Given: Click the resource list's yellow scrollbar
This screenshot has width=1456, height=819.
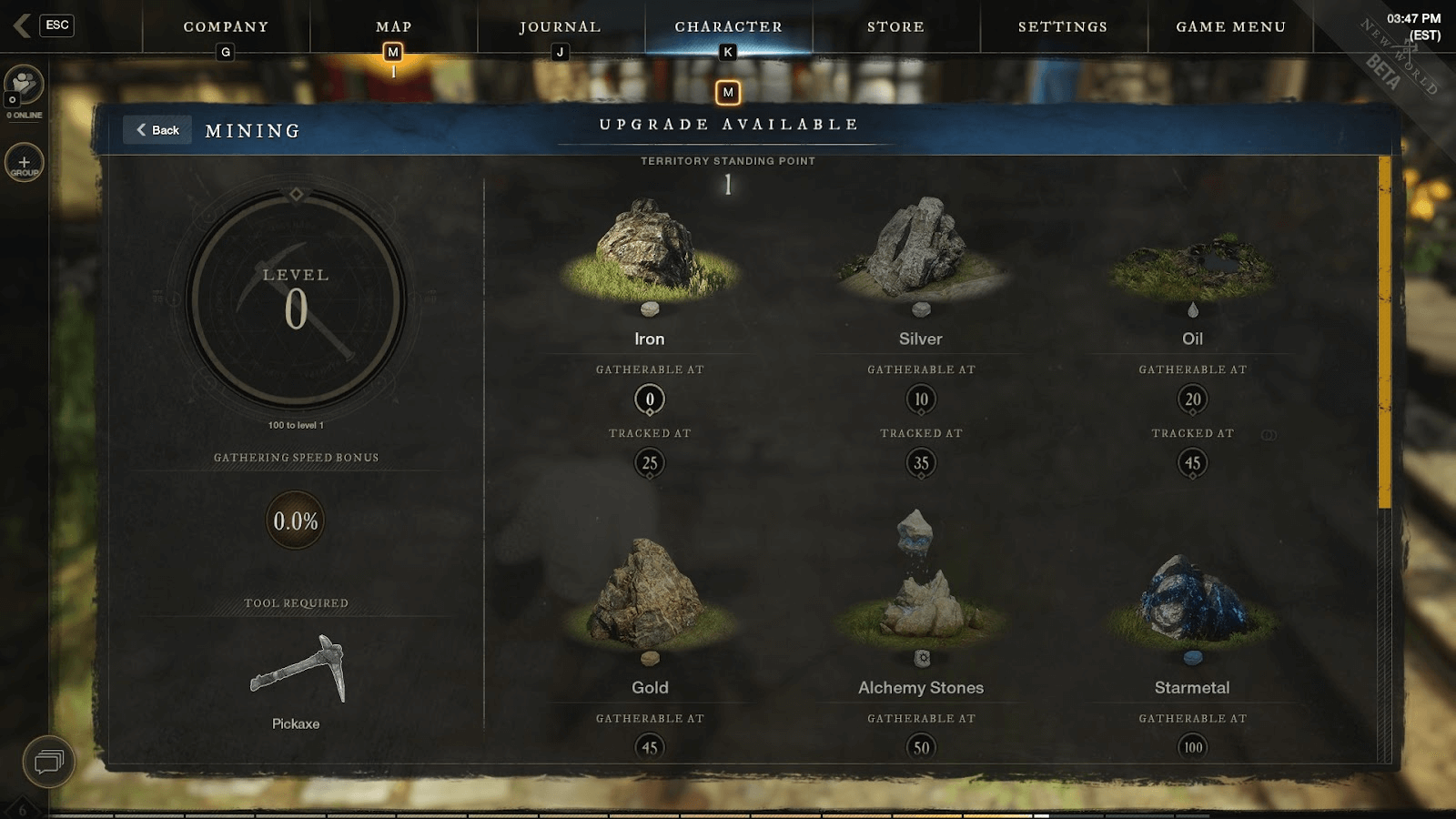Looking at the screenshot, I should (1384, 332).
